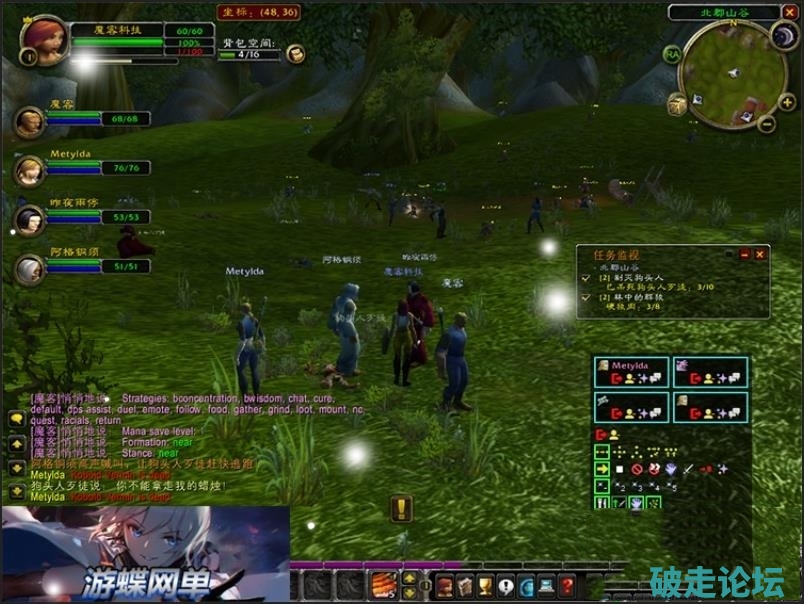
Task: Click the green RA minimap button
Action: (672, 54)
